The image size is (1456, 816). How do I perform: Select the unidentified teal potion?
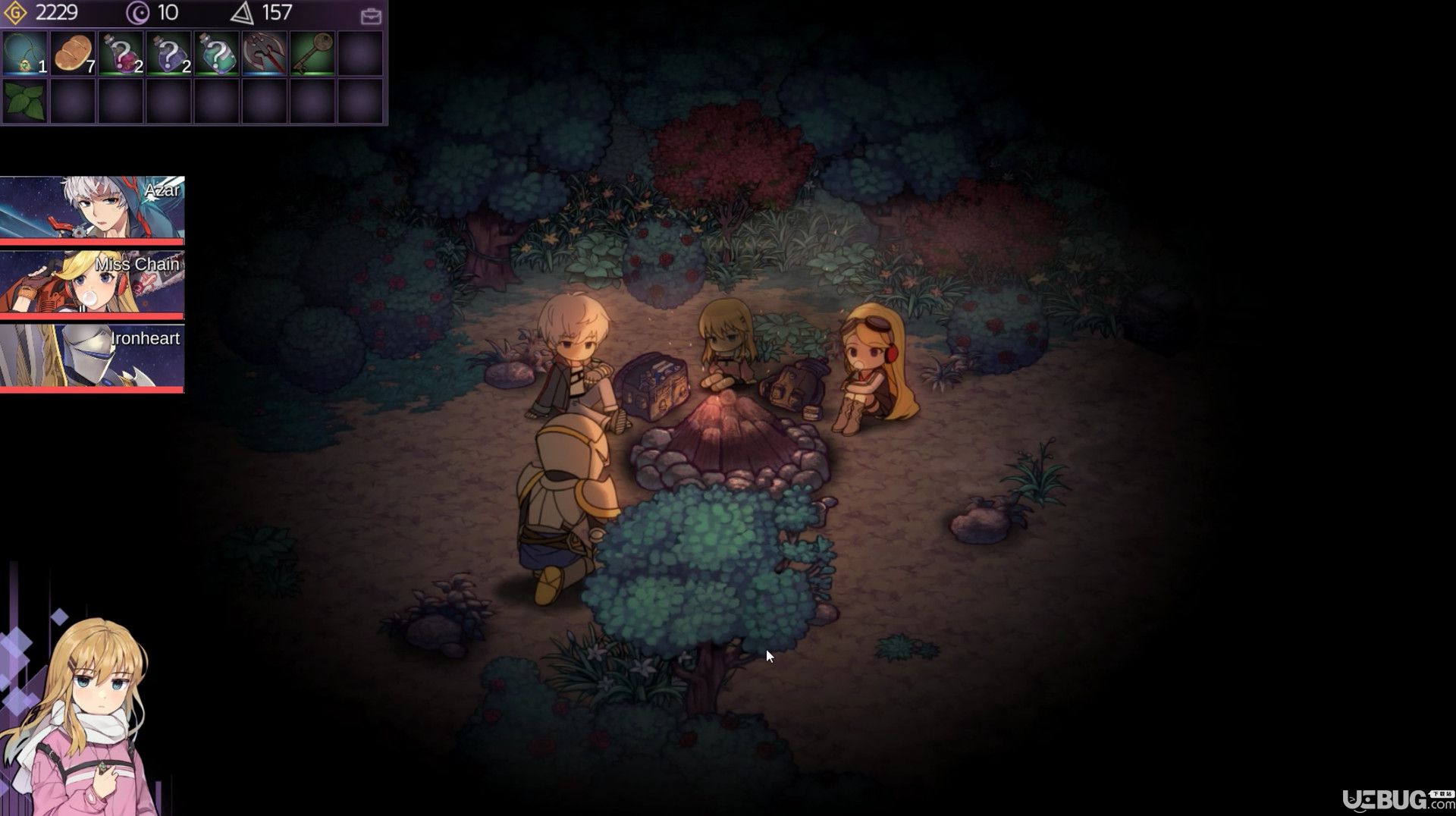point(217,53)
